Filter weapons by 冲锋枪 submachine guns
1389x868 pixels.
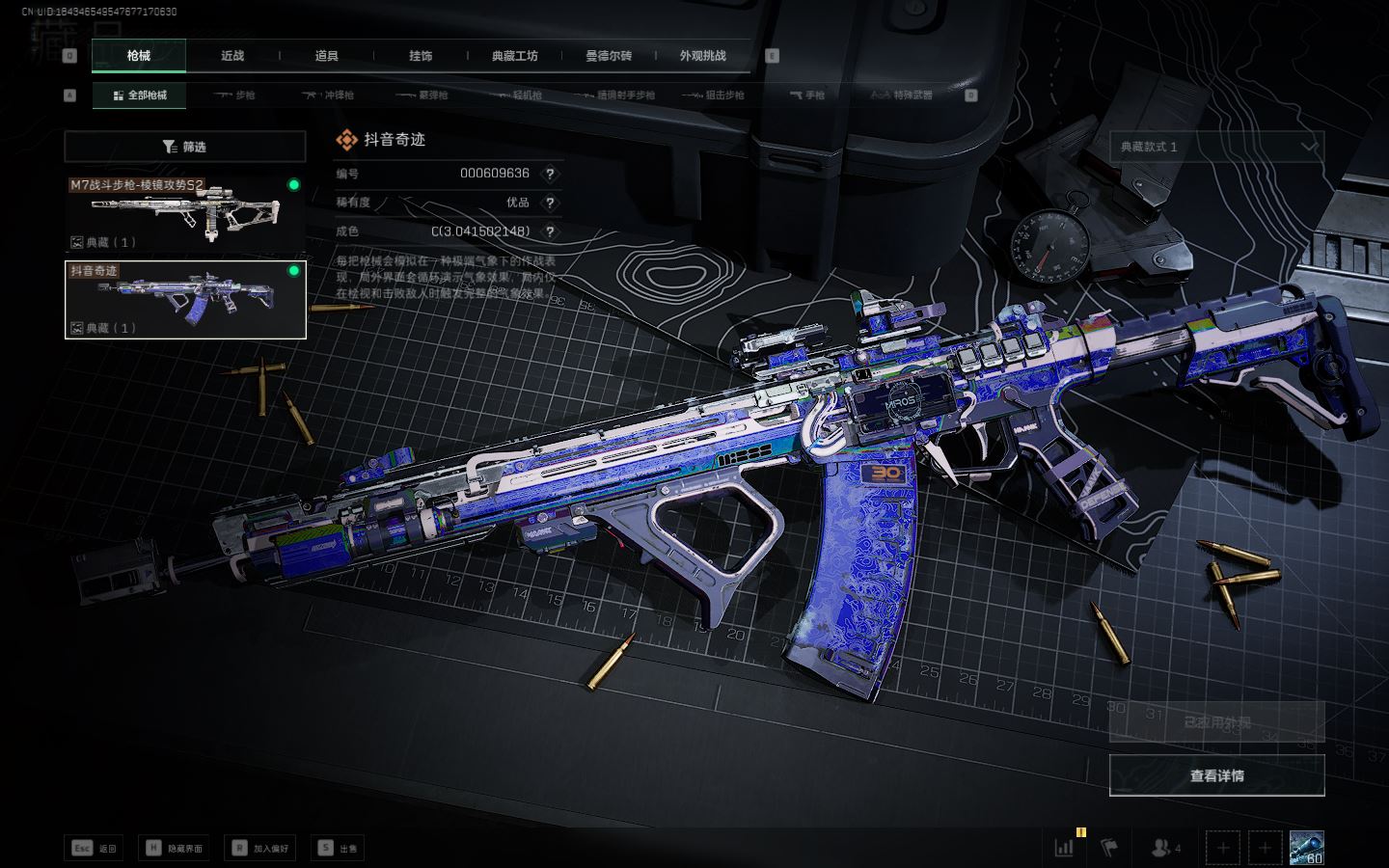[329, 95]
